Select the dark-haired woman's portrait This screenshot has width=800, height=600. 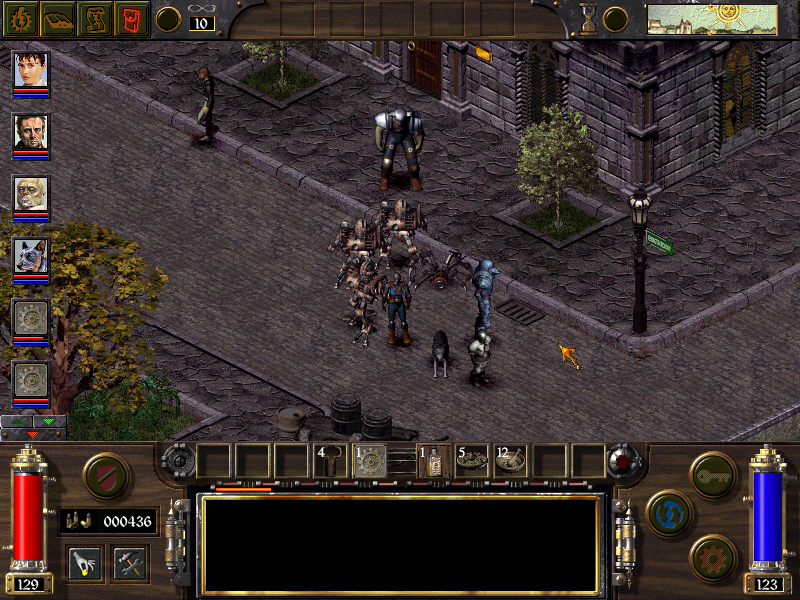31,71
